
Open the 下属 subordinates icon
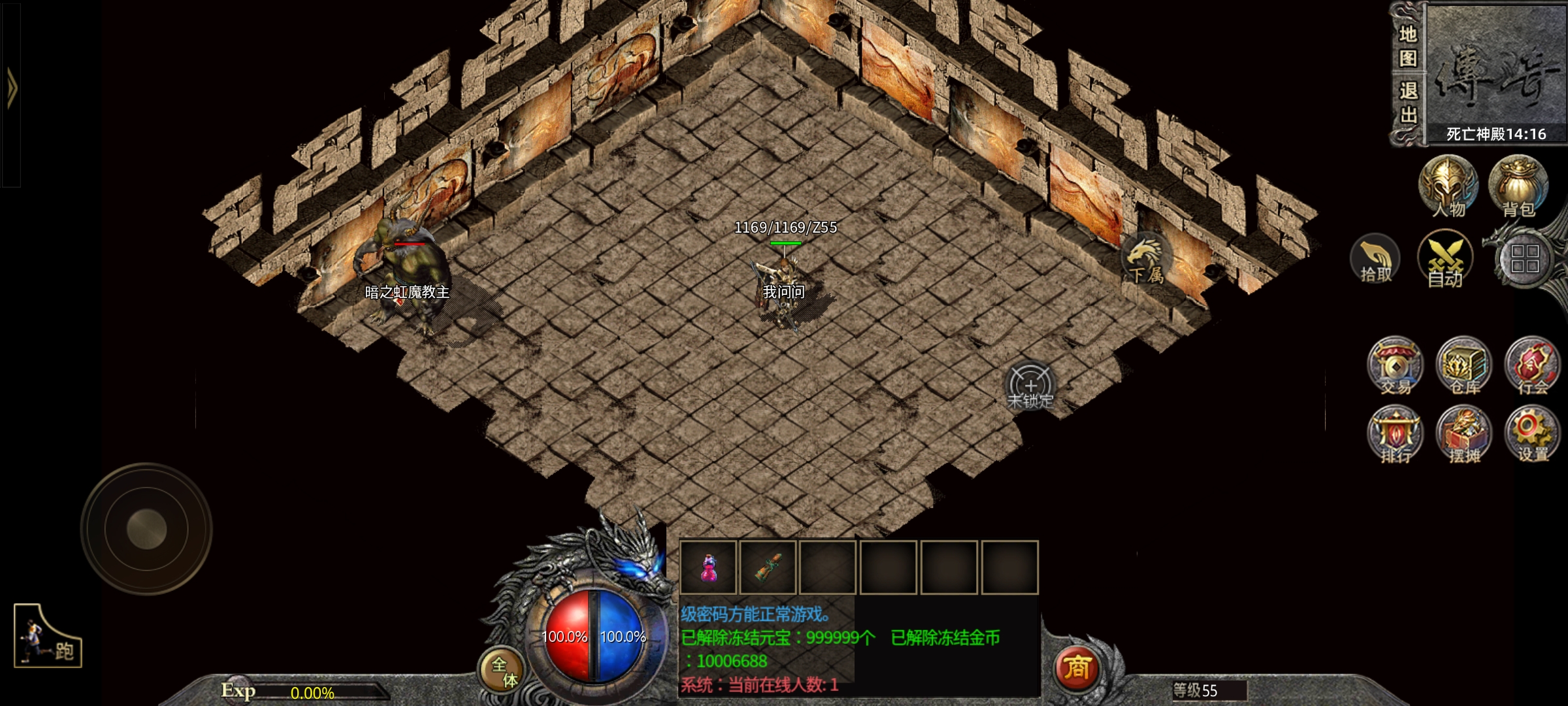click(1145, 258)
